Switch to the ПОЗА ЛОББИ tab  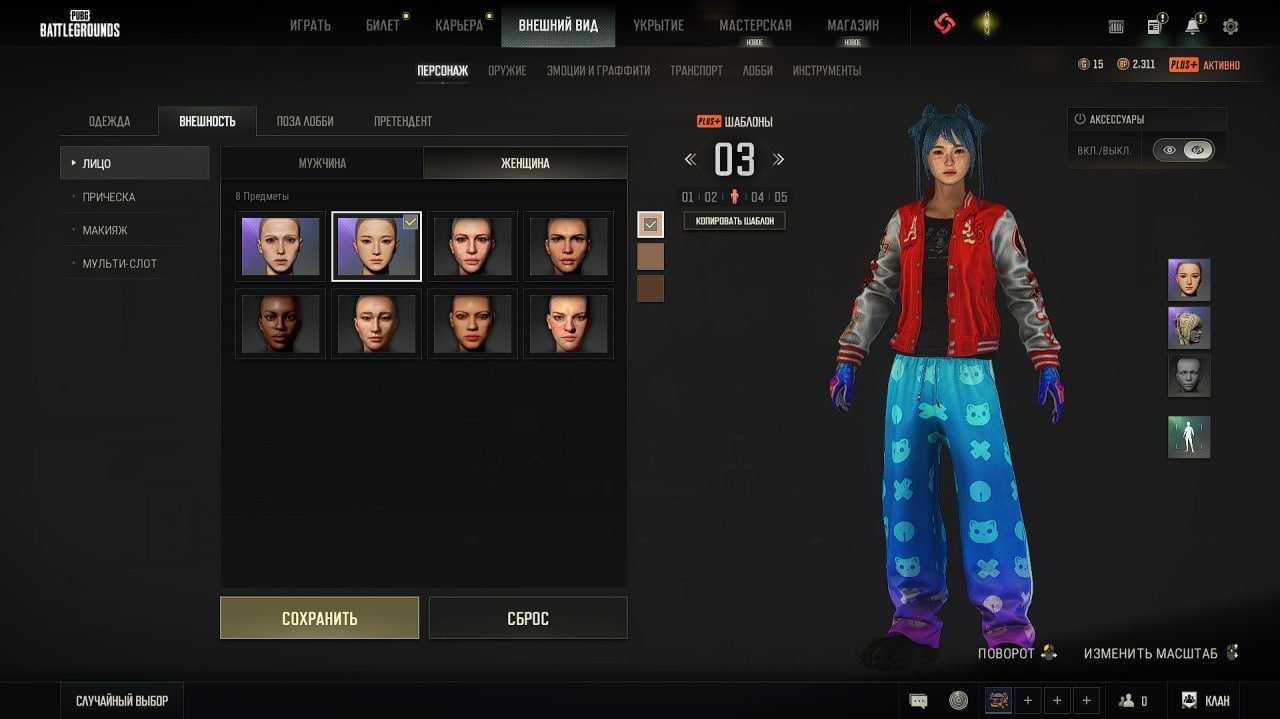pyautogui.click(x=305, y=121)
